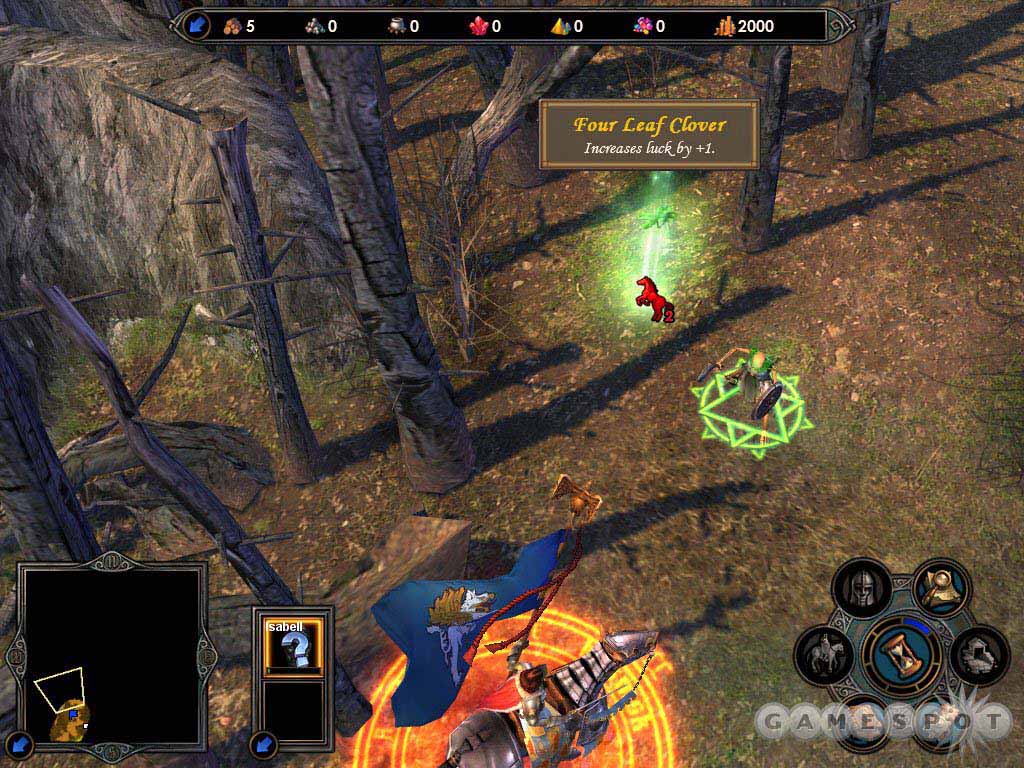Select Isabell's hero portrait
This screenshot has height=768, width=1024.
[294, 643]
